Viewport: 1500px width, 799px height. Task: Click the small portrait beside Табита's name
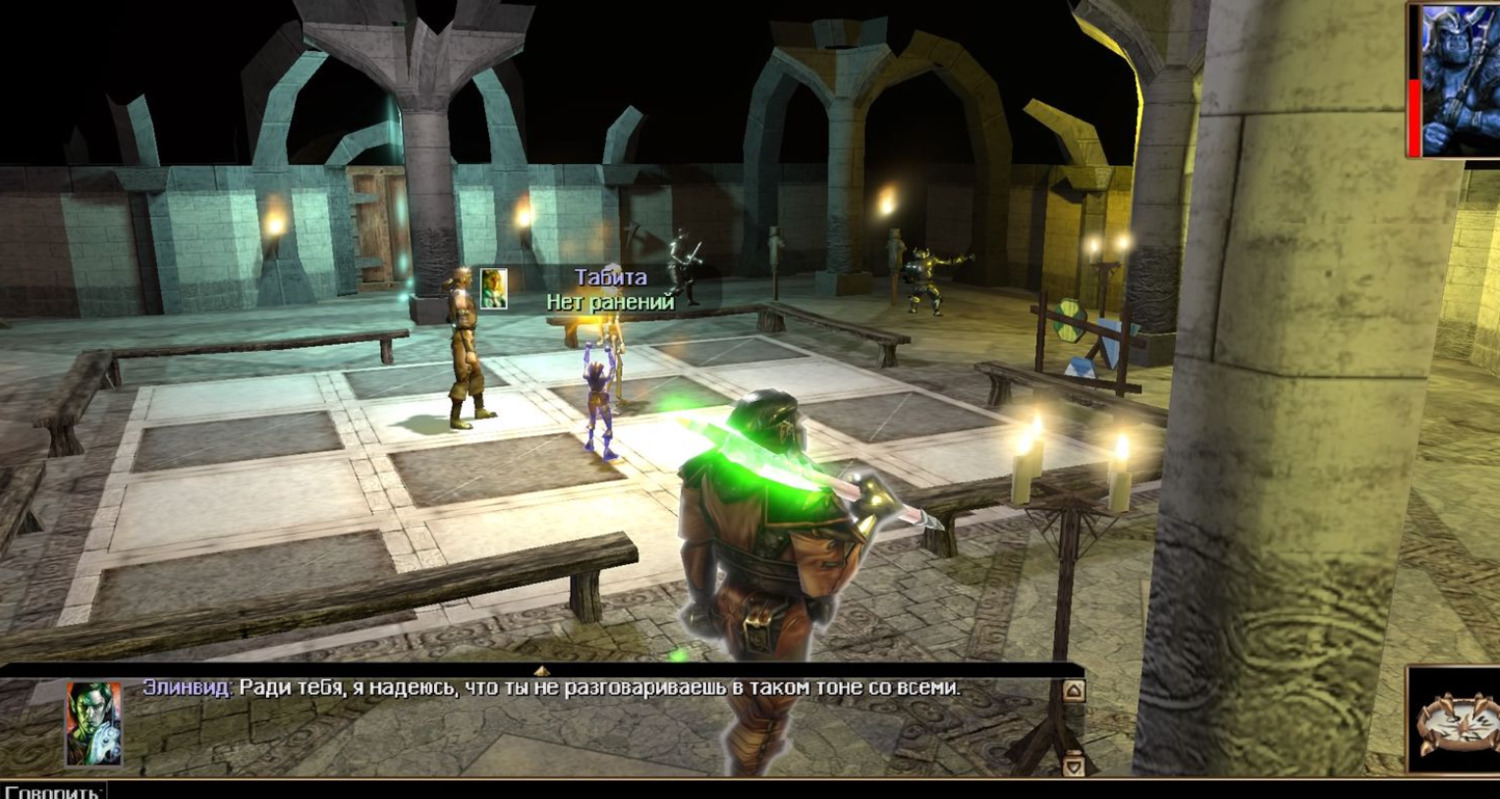tap(493, 288)
